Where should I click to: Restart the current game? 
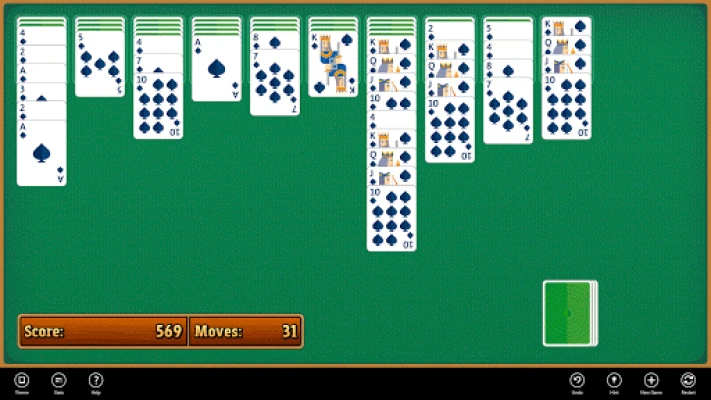pos(688,380)
